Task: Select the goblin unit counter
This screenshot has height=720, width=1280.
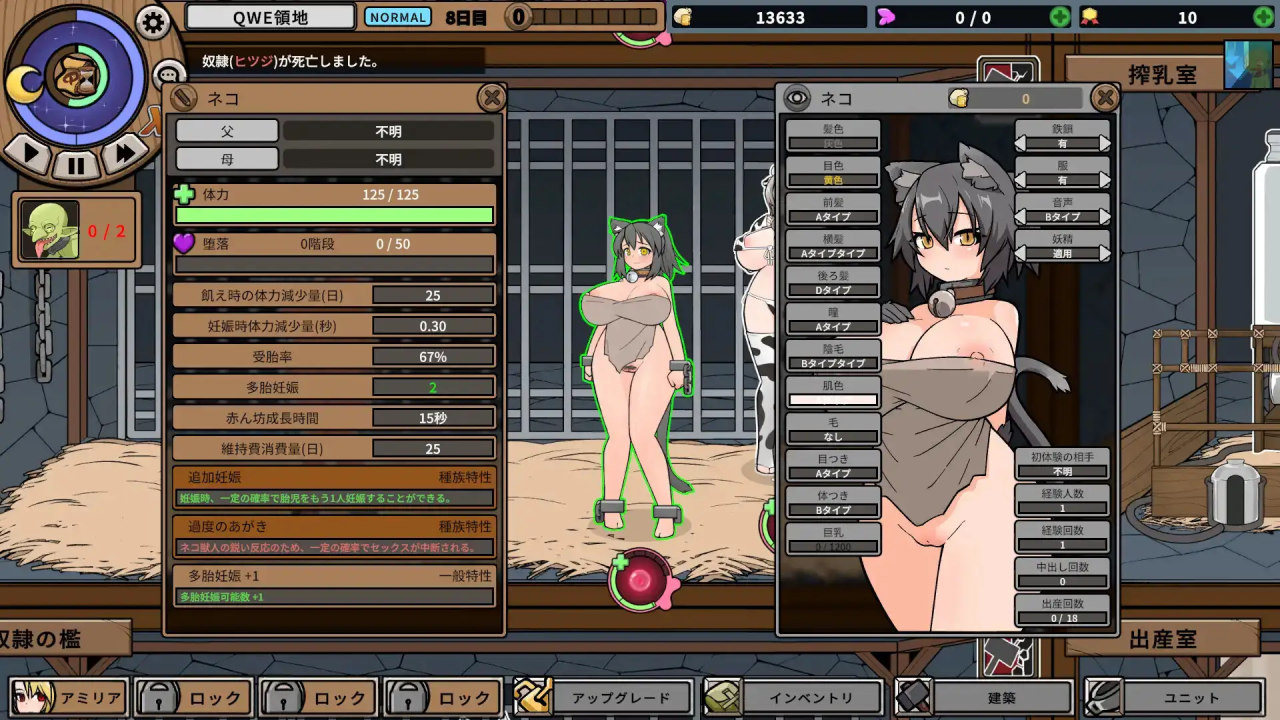Action: coord(76,231)
